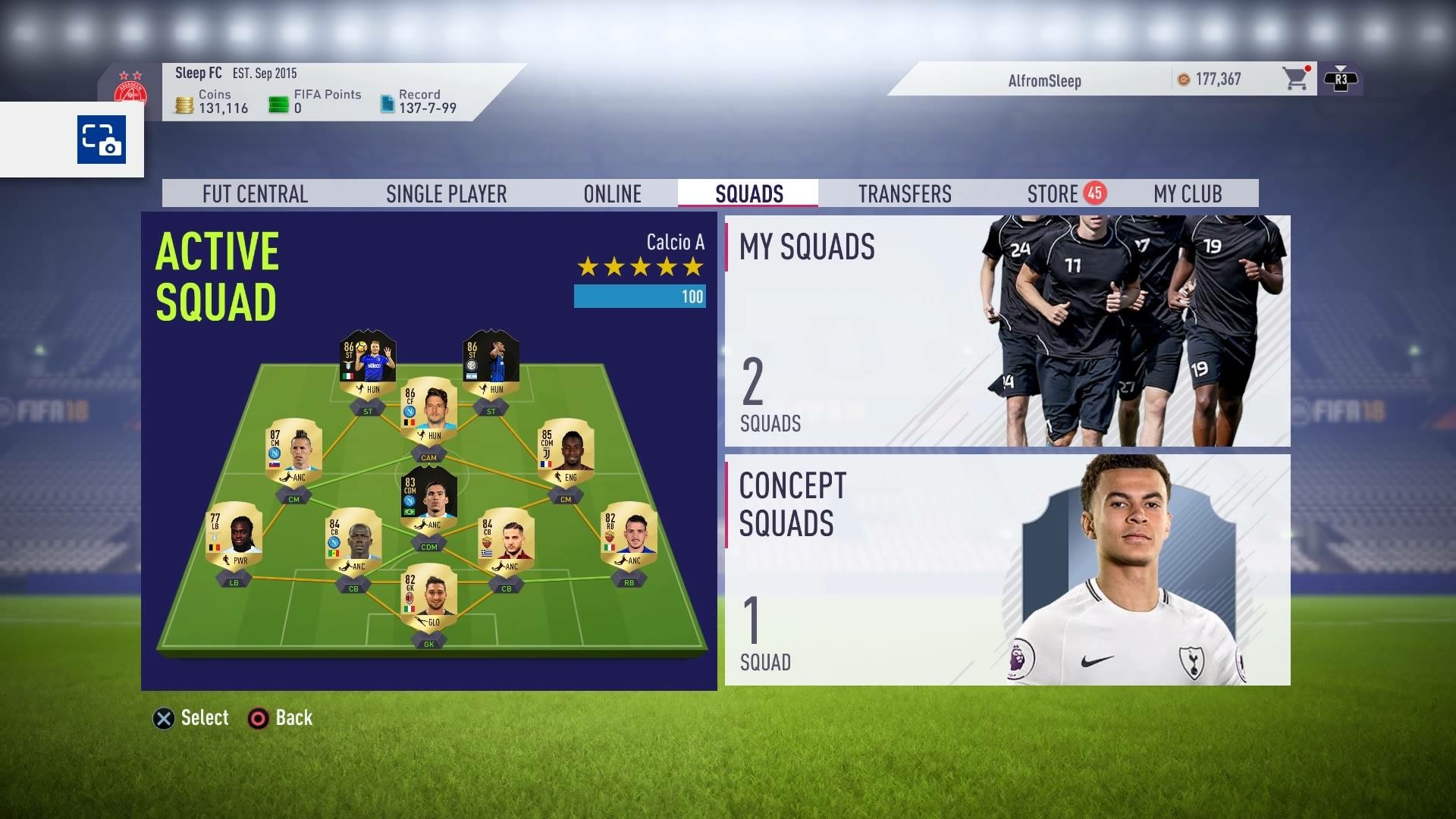Select the 83-rated black CDM card
Screen dimensions: 1456x819
click(x=428, y=499)
